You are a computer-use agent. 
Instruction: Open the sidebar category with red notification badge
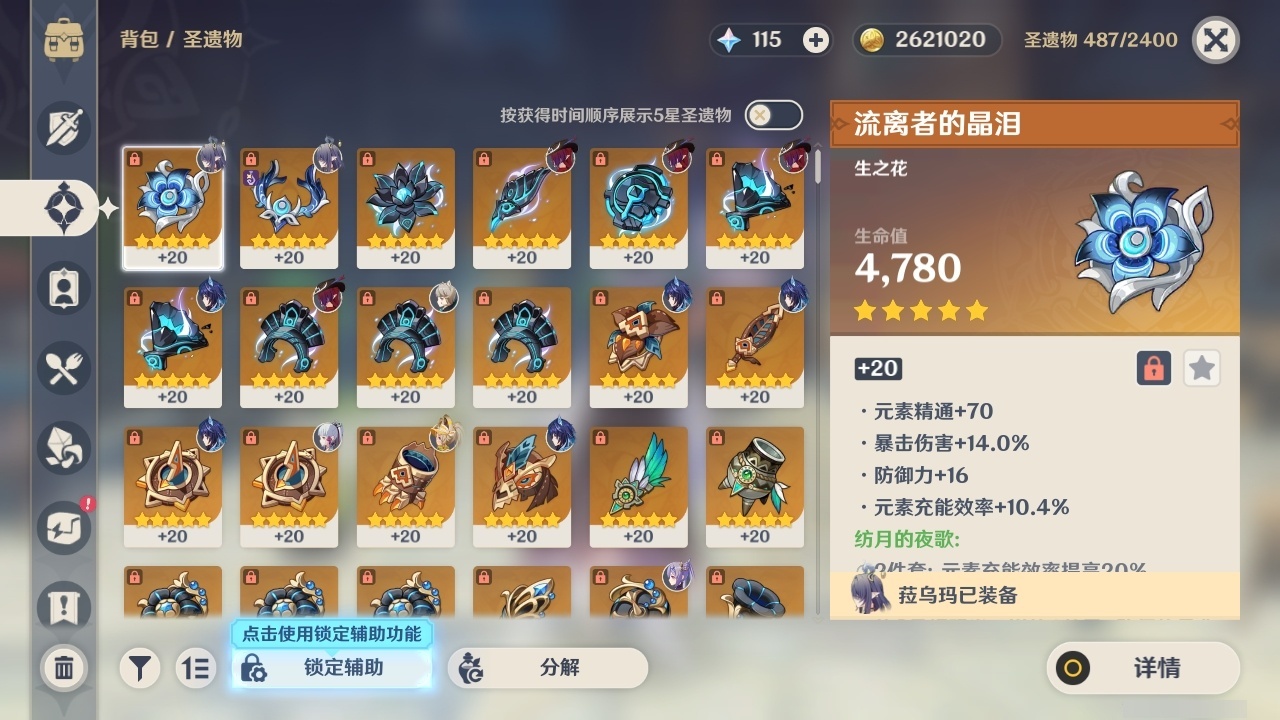[x=63, y=528]
